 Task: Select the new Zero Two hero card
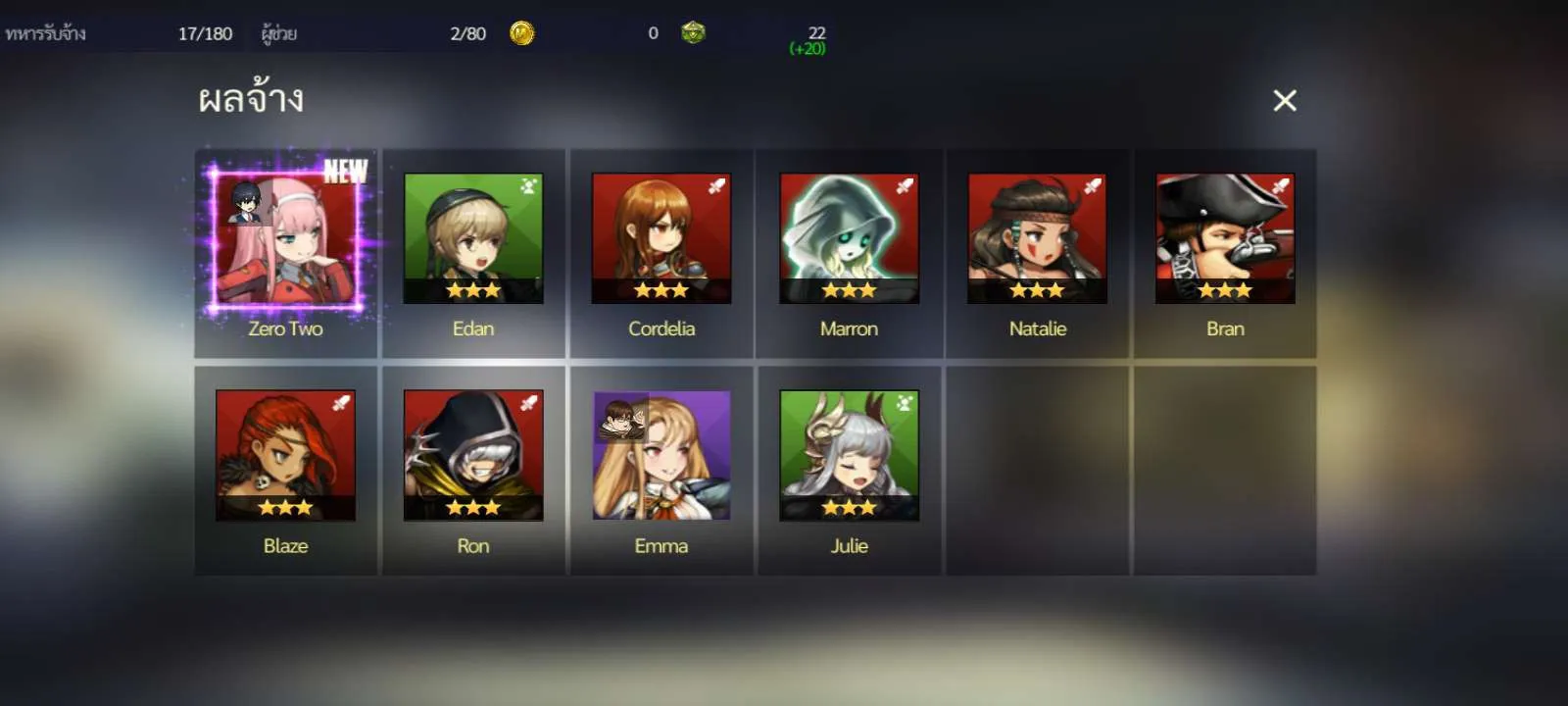point(285,240)
